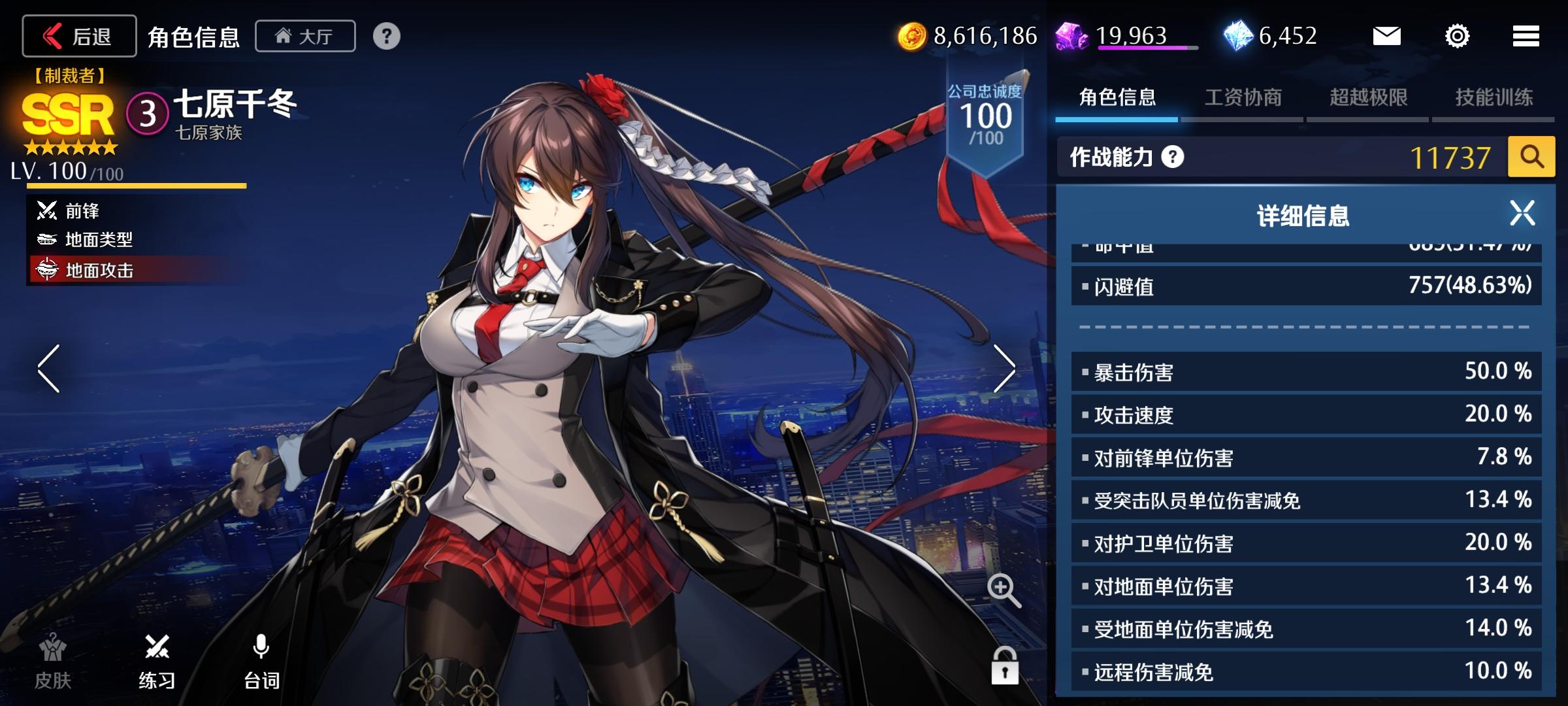The width and height of the screenshot is (1568, 706).
Task: Open the 台词 voice lines
Action: click(261, 662)
